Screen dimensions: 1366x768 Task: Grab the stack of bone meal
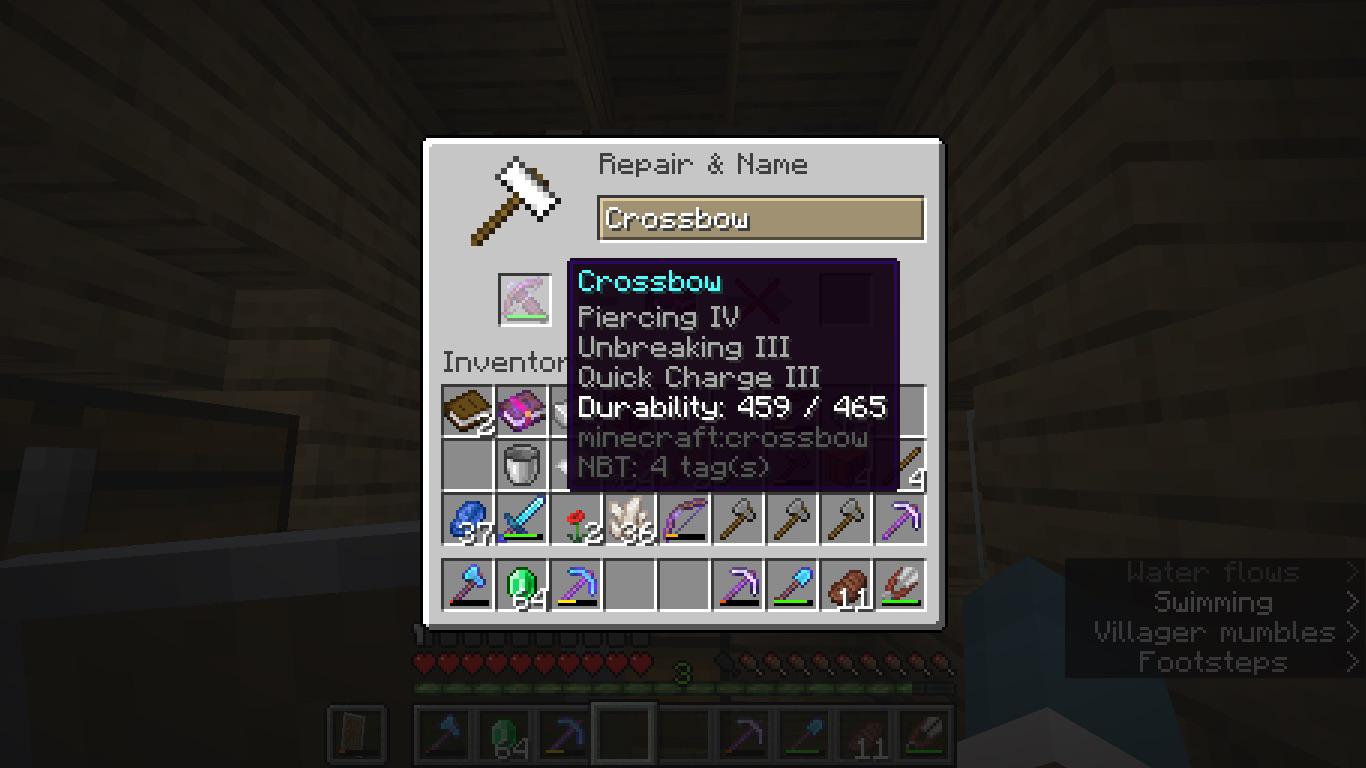(630, 518)
